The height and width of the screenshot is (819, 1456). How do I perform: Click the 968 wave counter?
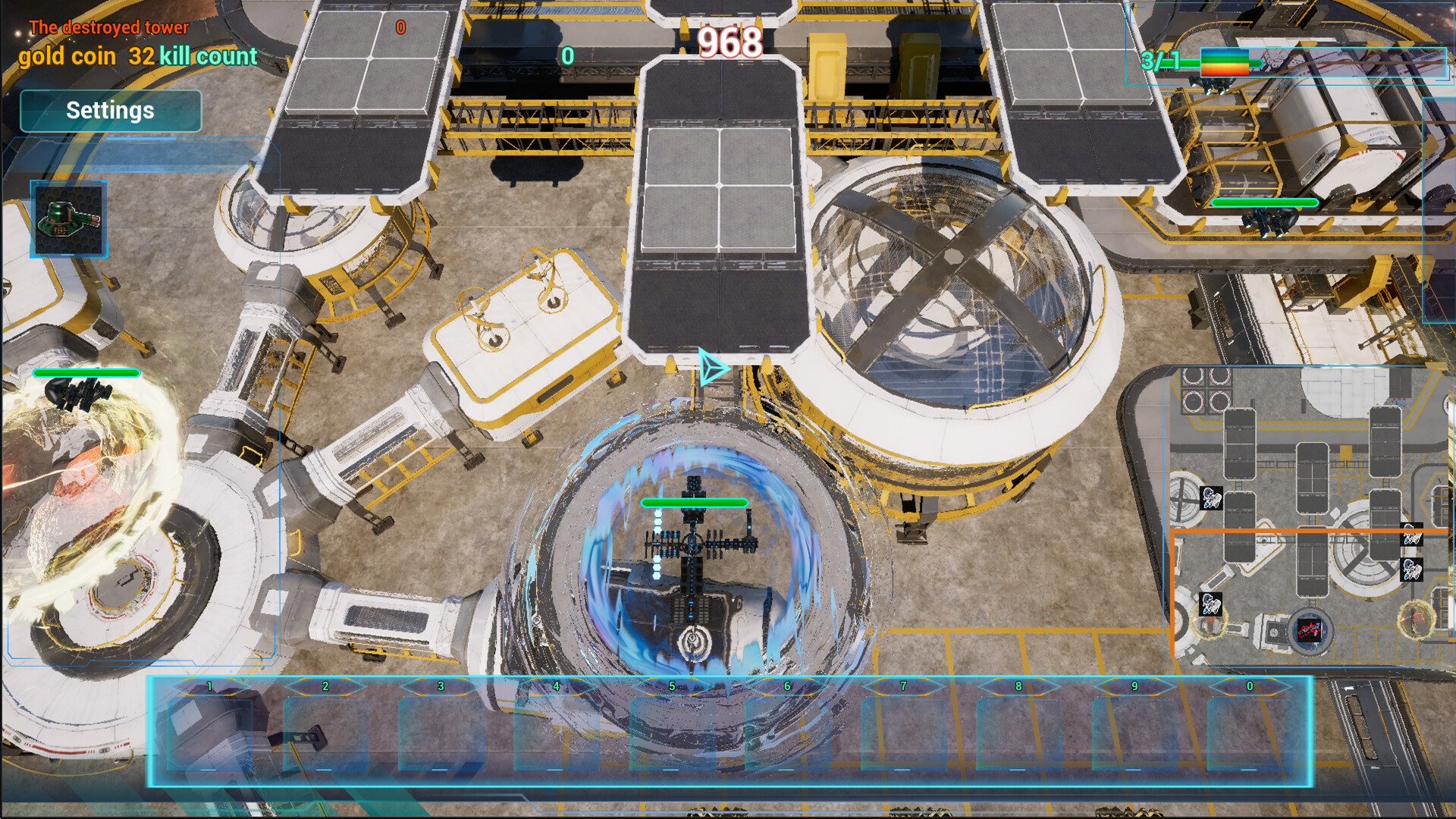pyautogui.click(x=730, y=43)
